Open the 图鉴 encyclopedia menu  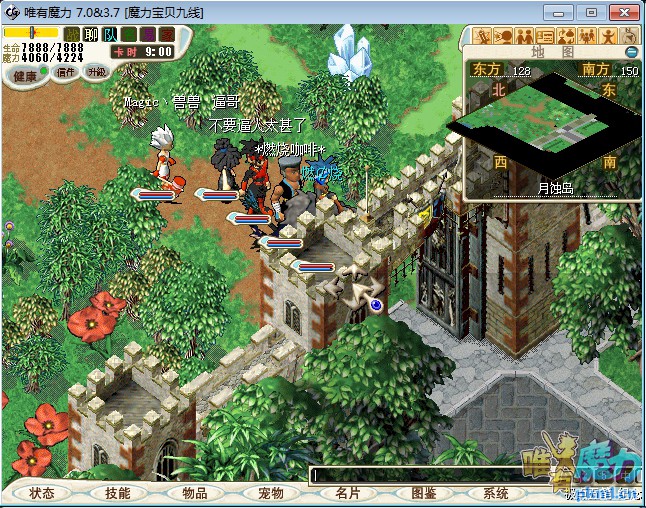point(424,493)
